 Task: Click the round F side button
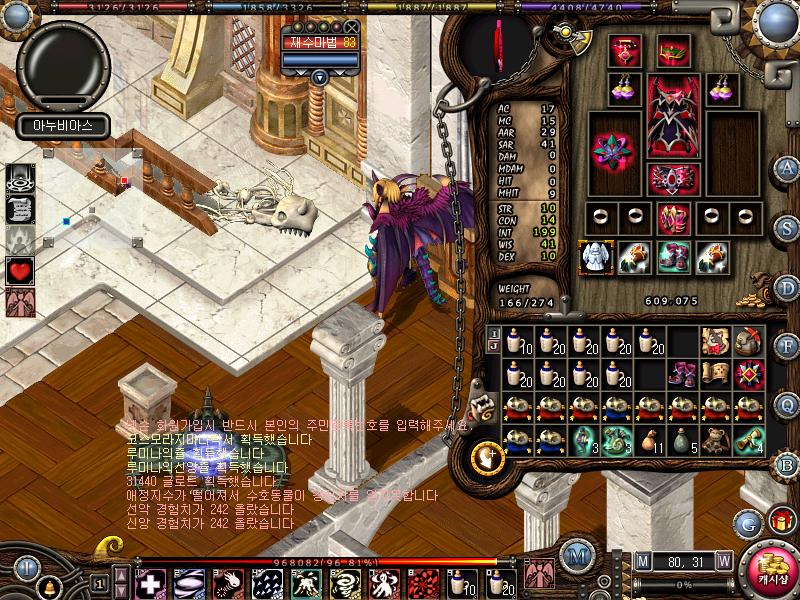[787, 345]
